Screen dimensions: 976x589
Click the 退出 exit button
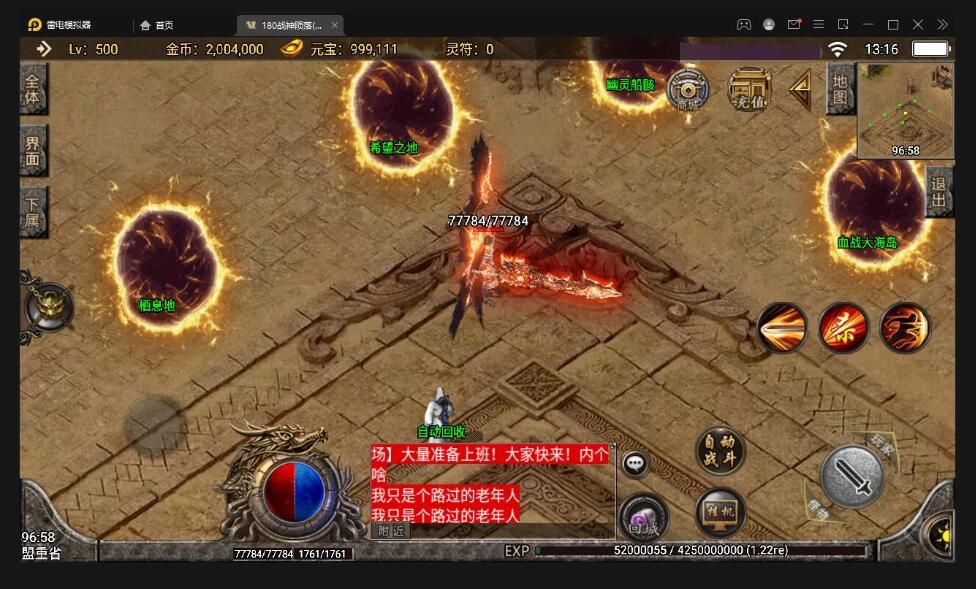click(939, 191)
